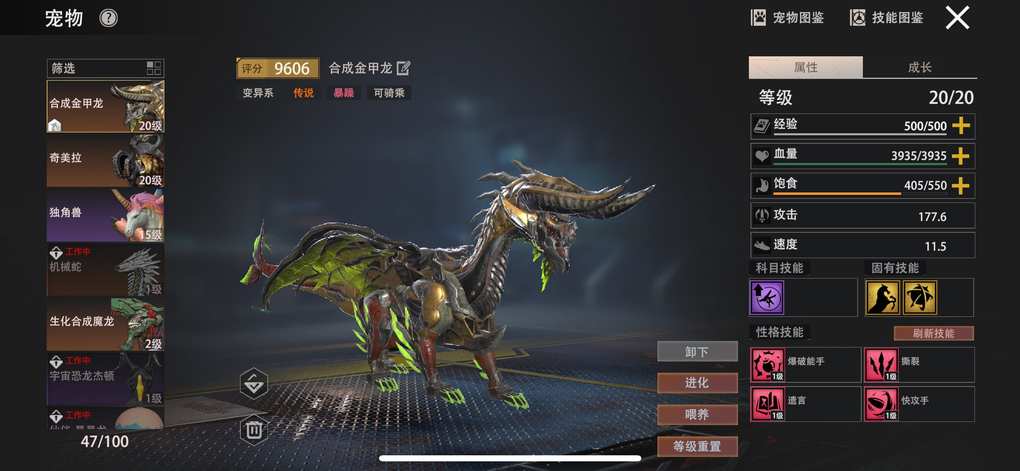Image resolution: width=1020 pixels, height=471 pixels.
Task: Open the 筛选 filter bar
Action: 105,68
